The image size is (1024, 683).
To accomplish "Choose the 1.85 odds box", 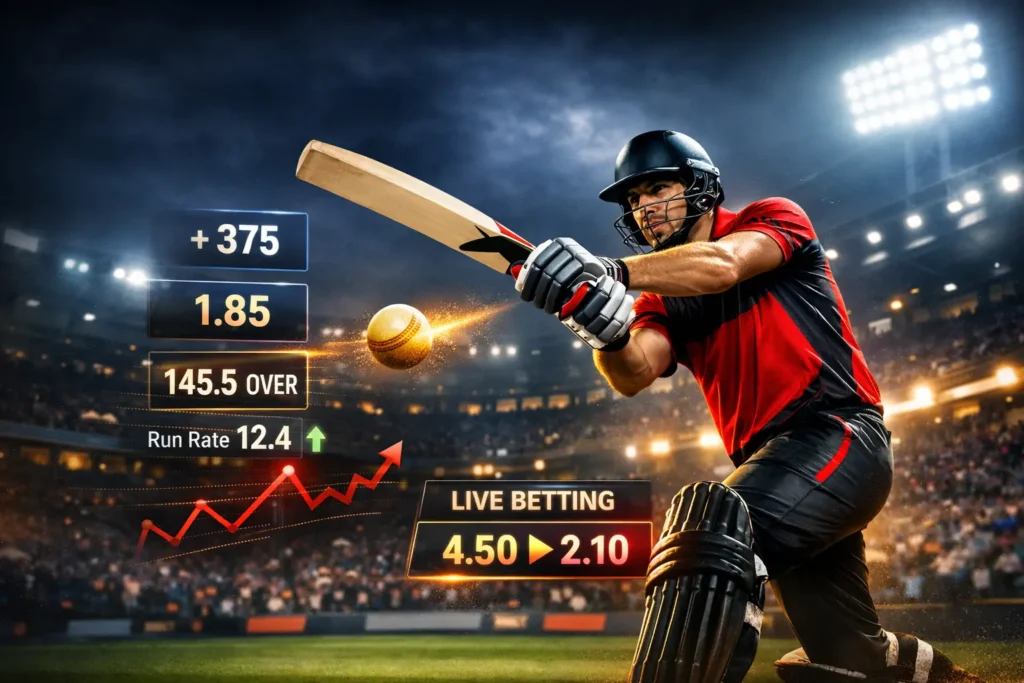I will coord(228,311).
